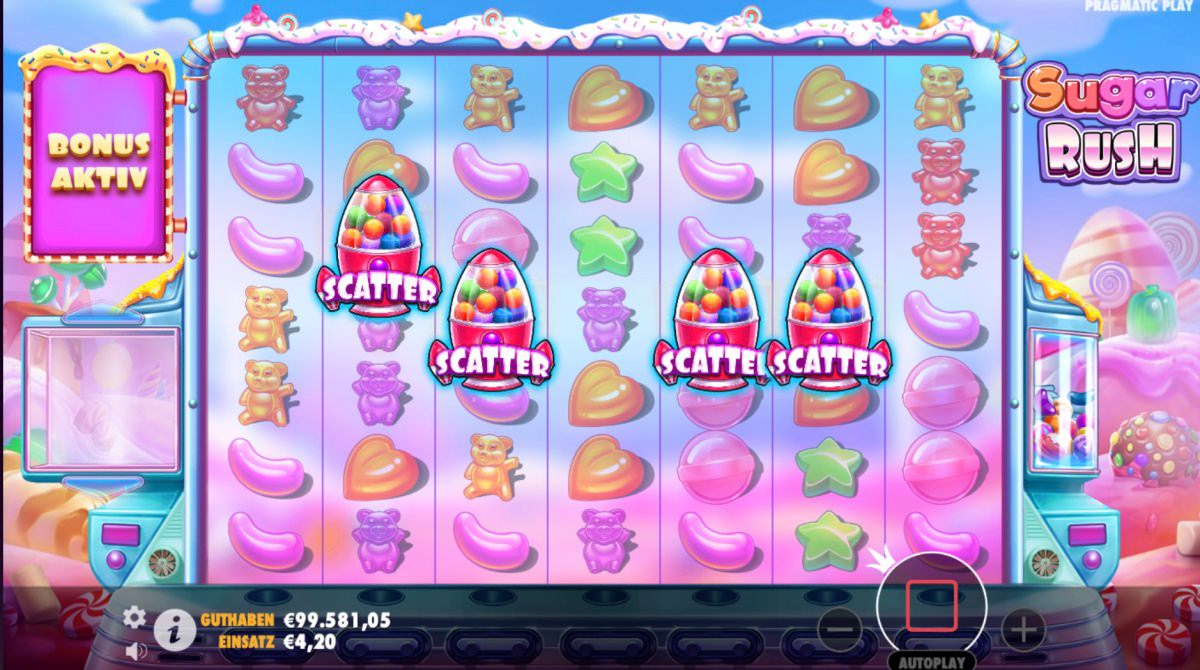This screenshot has width=1200, height=670.
Task: Stop the spin with the red square button
Action: [x=931, y=607]
